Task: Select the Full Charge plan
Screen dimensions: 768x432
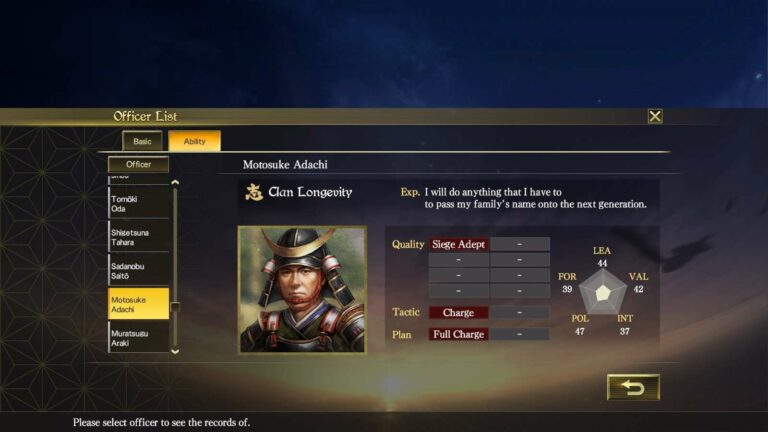Action: [458, 334]
